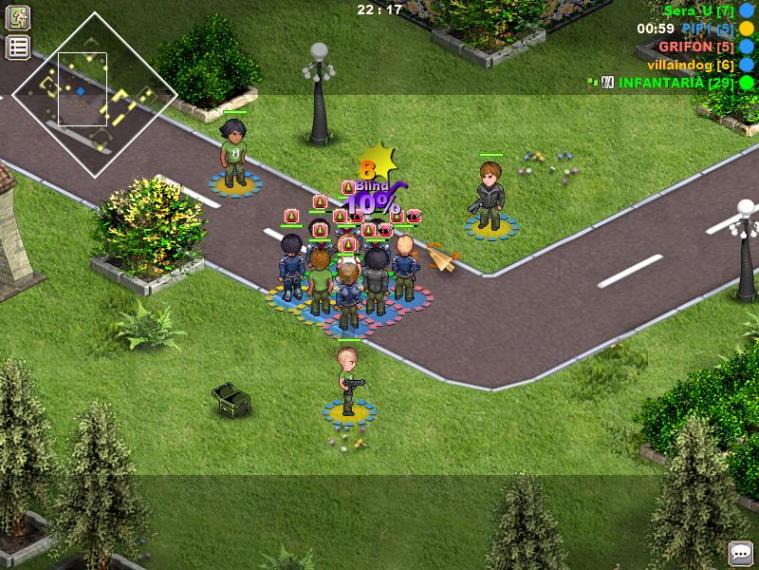Click the running man exit button
This screenshot has height=570, width=759.
(x=18, y=18)
